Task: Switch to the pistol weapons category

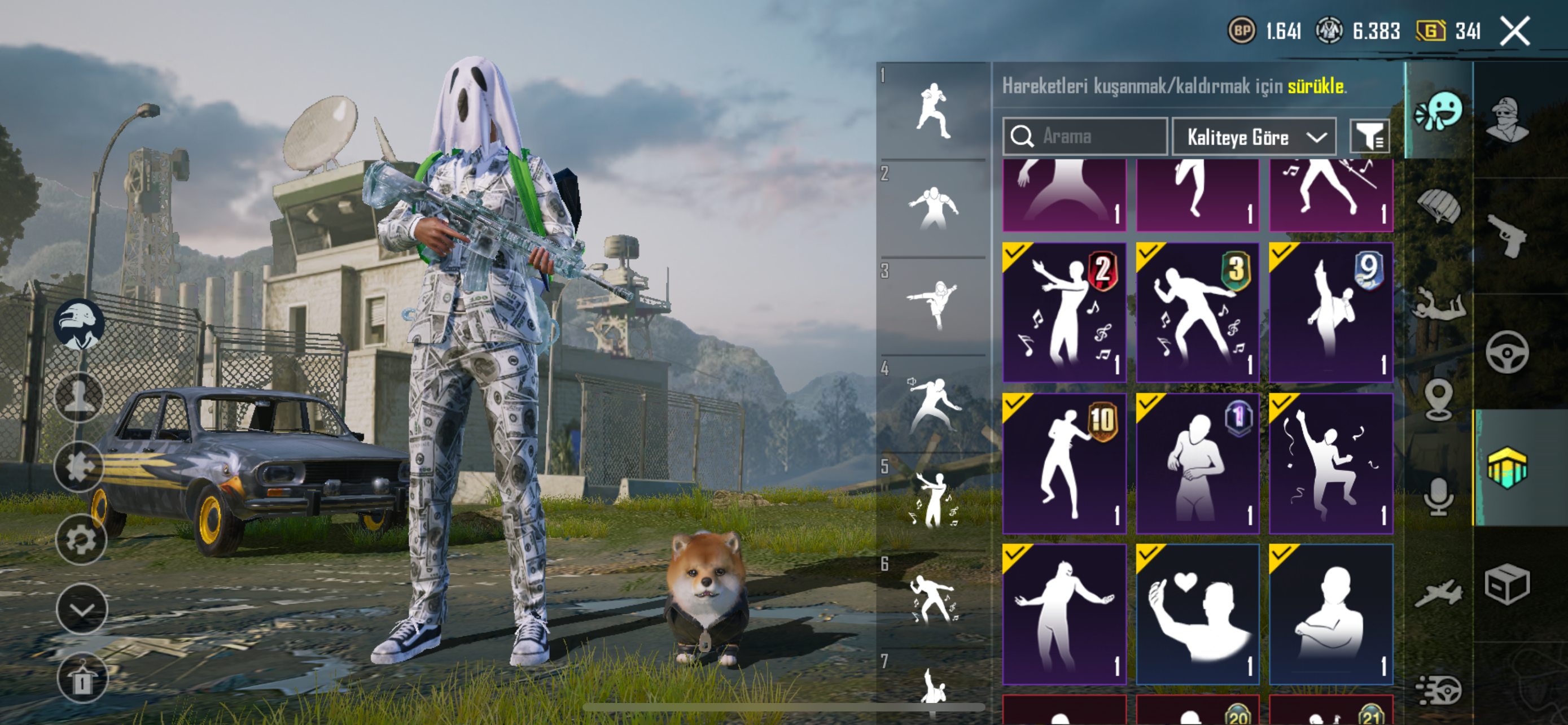Action: point(1506,235)
